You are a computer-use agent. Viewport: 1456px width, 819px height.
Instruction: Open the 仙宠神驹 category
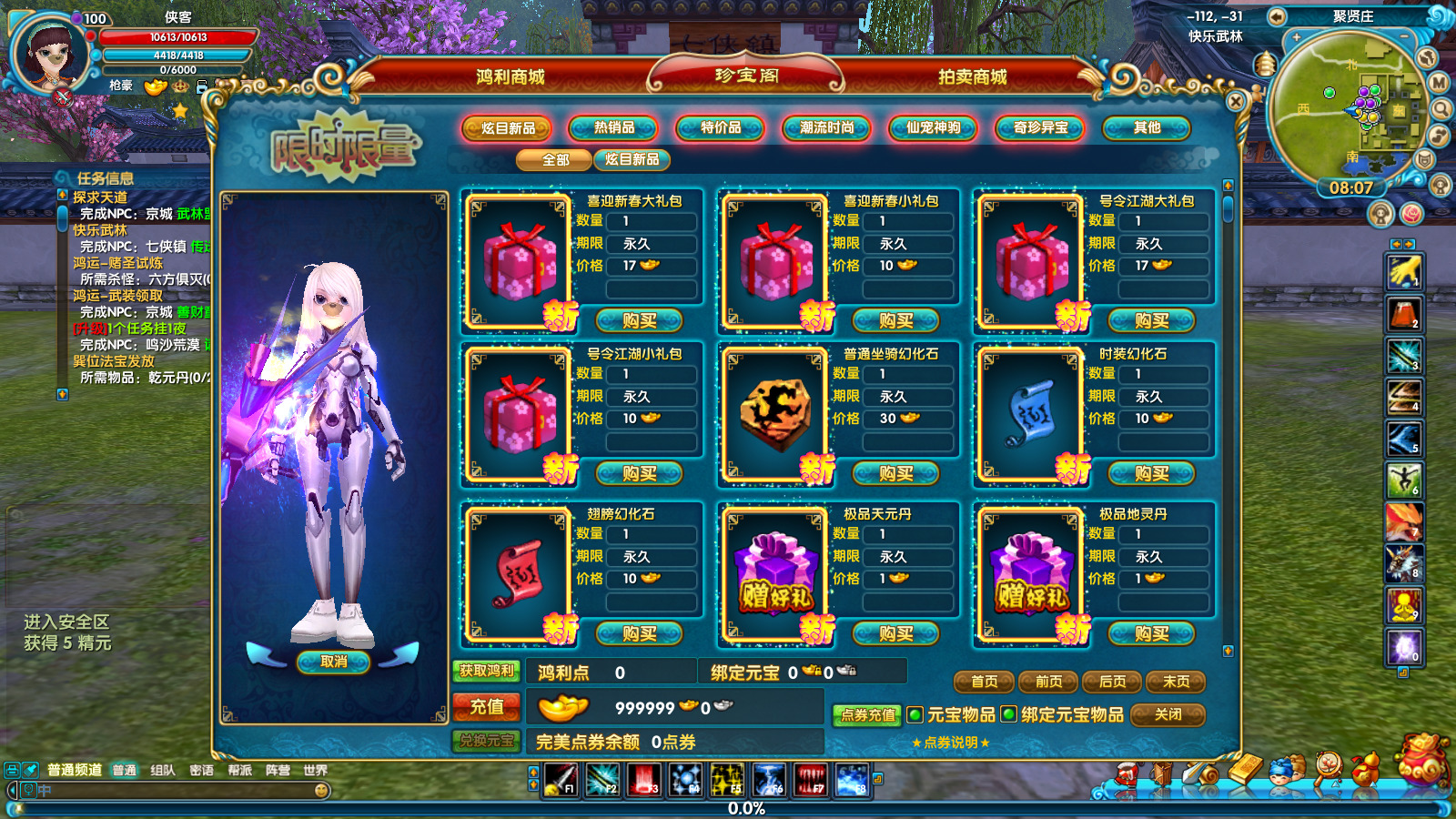pos(934,128)
